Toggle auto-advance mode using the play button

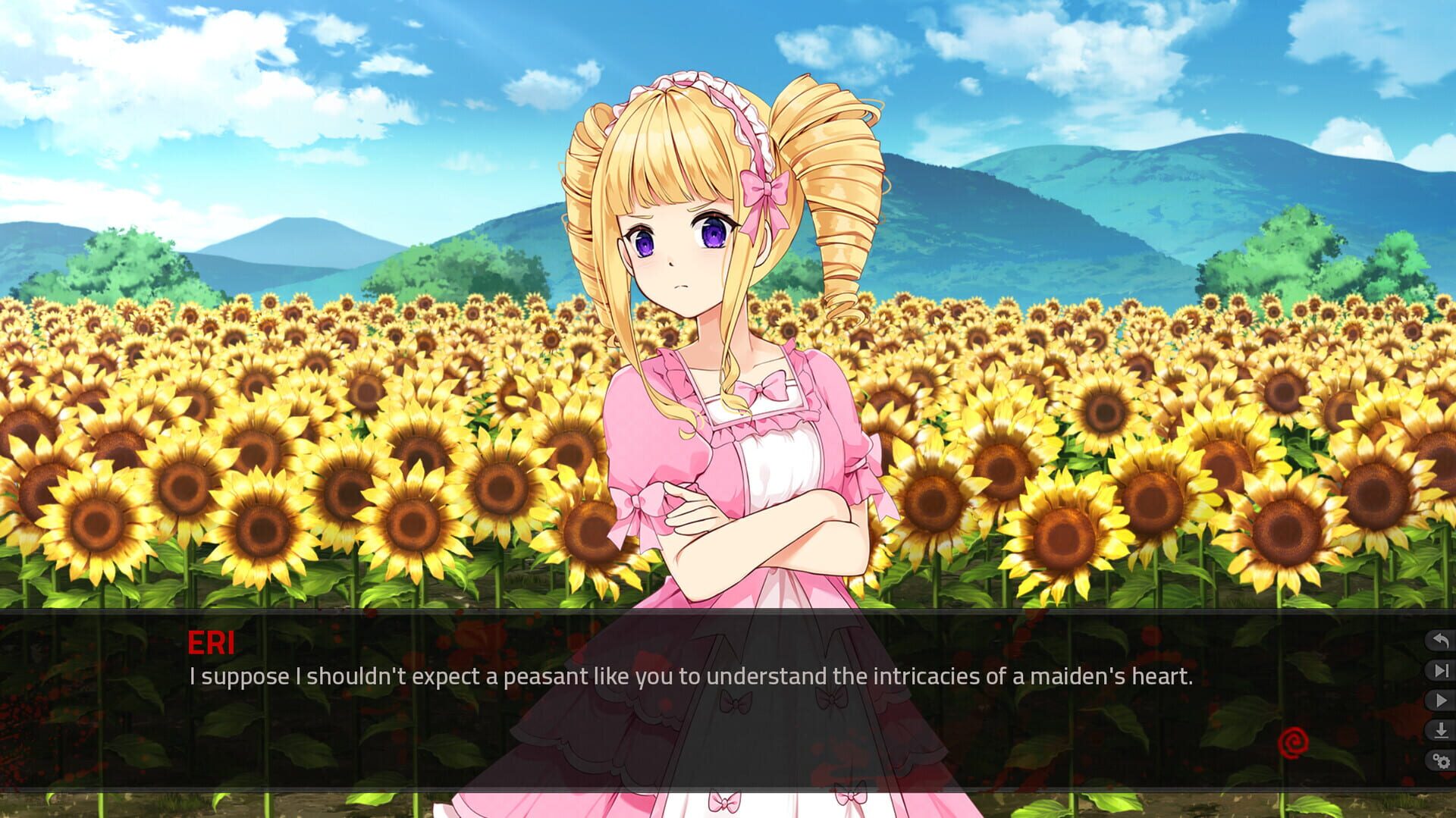point(1440,700)
